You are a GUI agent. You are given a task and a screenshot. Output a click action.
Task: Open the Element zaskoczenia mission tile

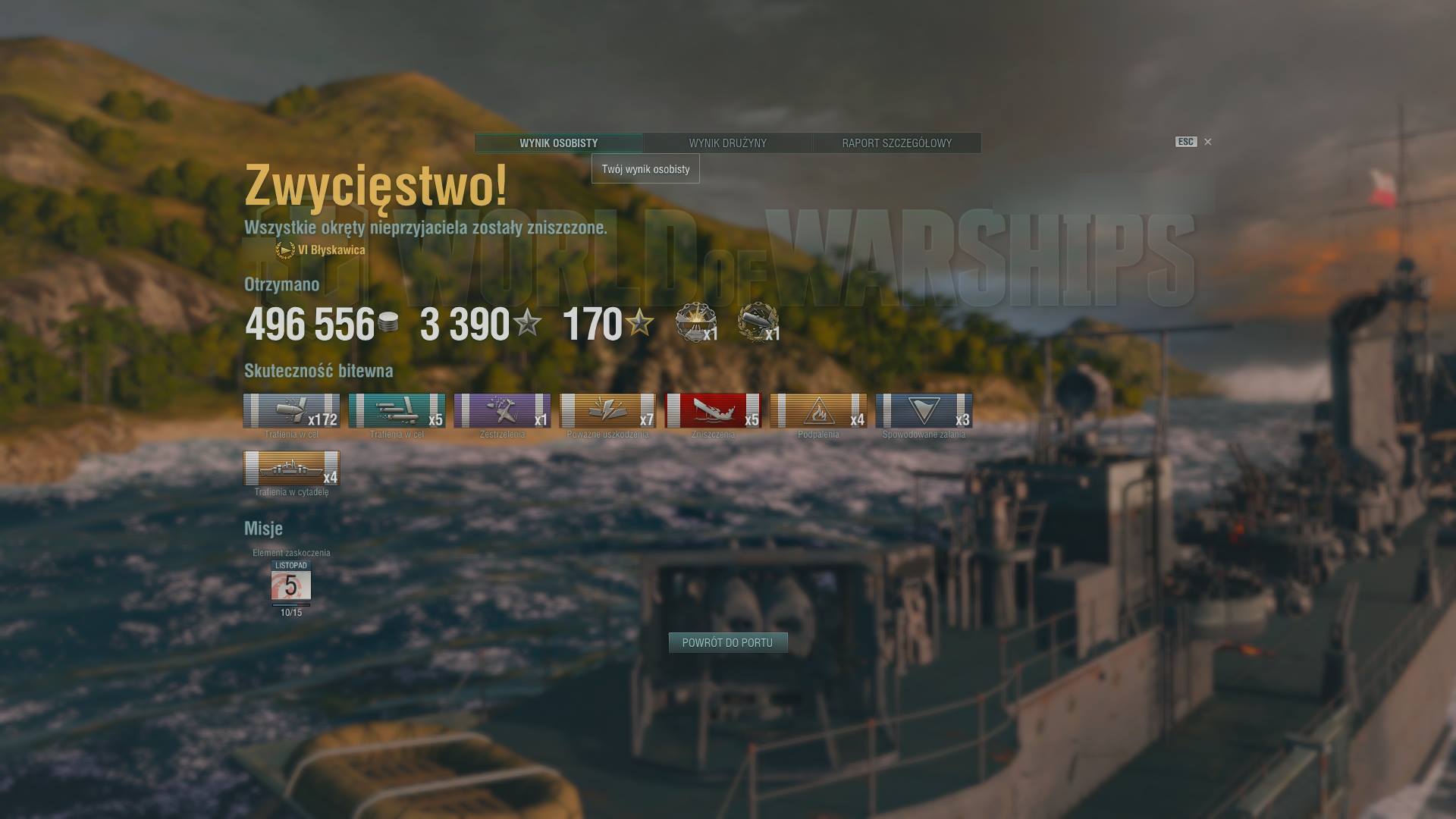(291, 584)
